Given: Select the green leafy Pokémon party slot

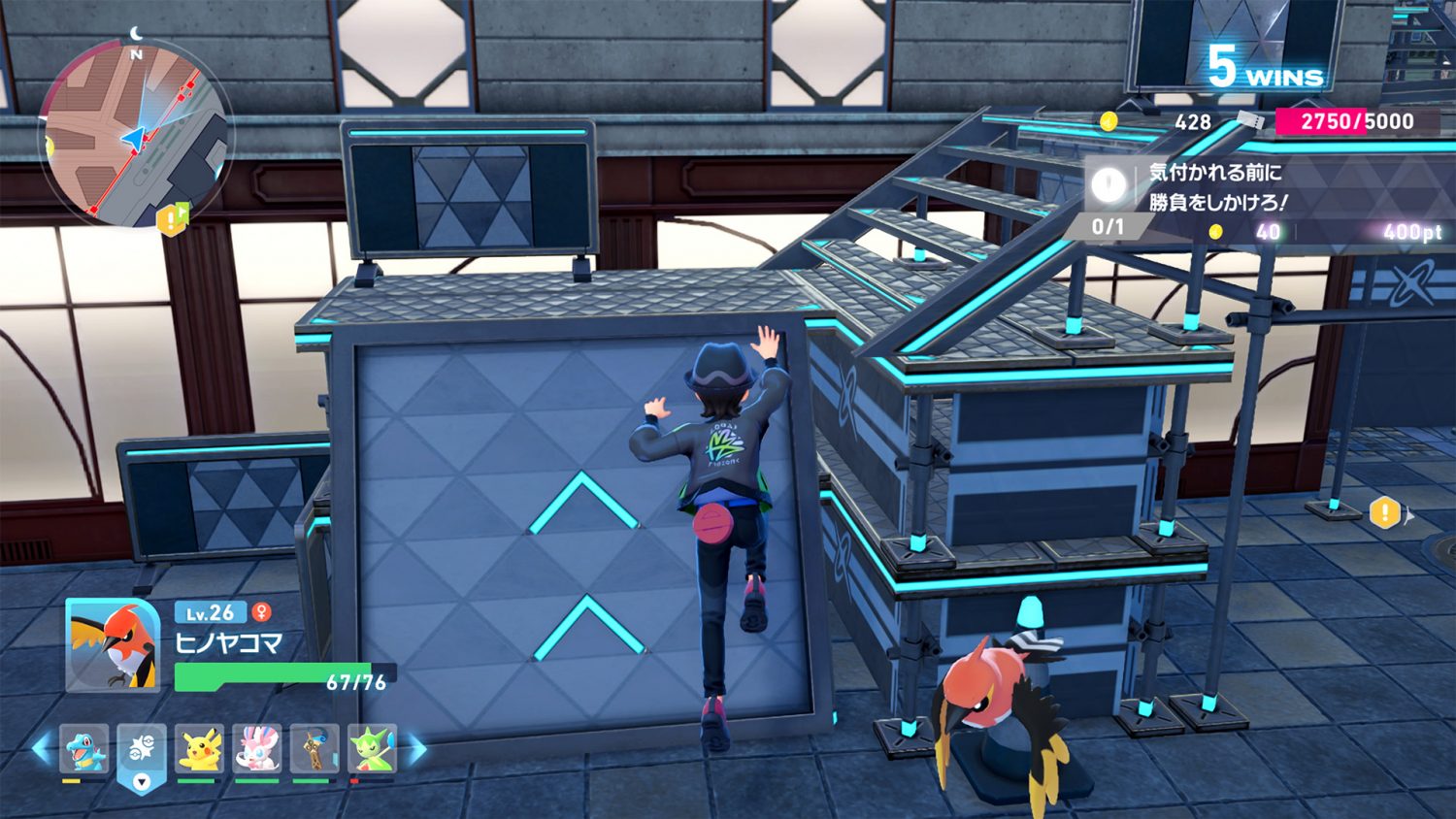Looking at the screenshot, I should [x=372, y=750].
